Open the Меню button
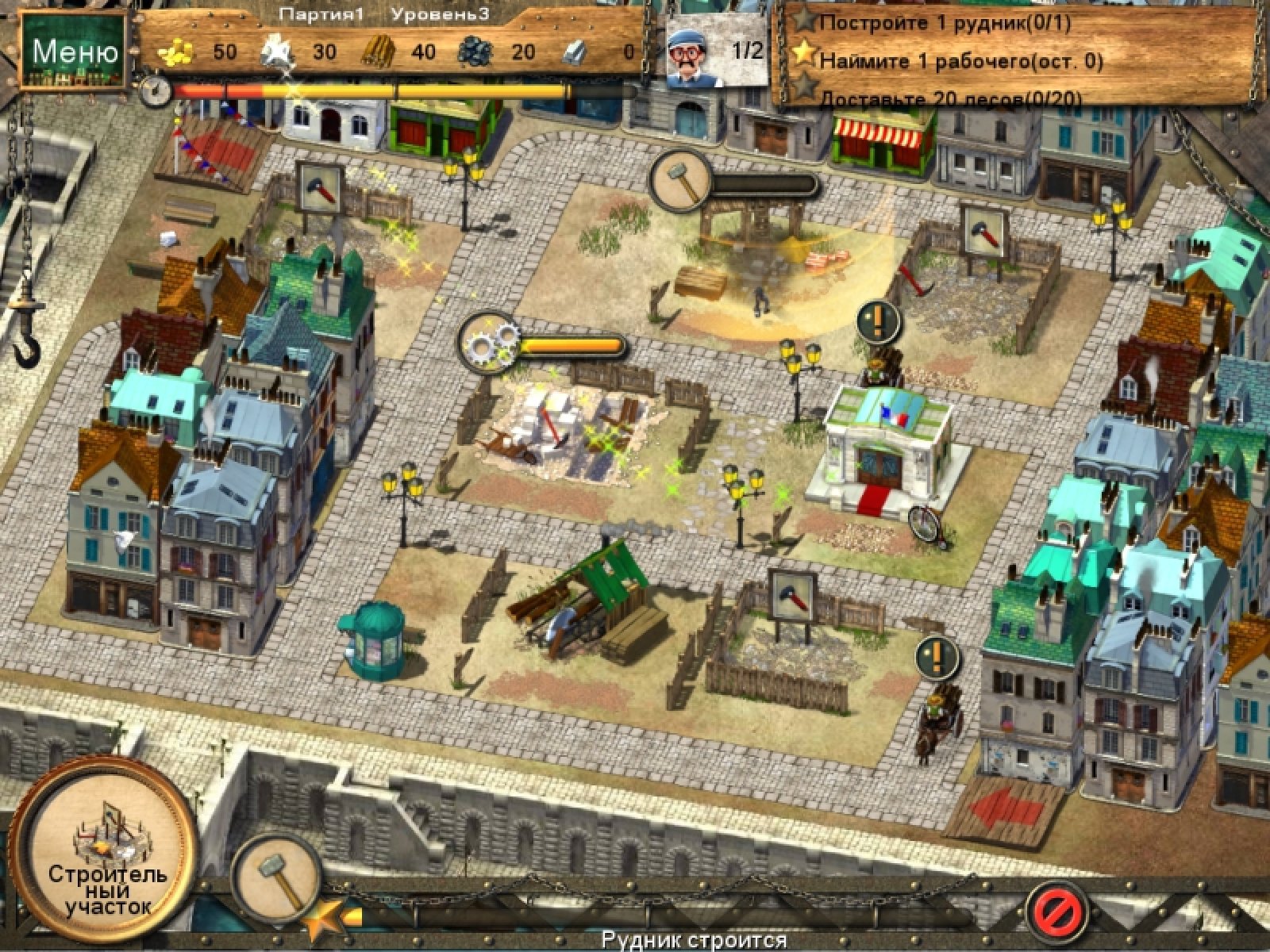Image resolution: width=1270 pixels, height=952 pixels. pyautogui.click(x=74, y=52)
